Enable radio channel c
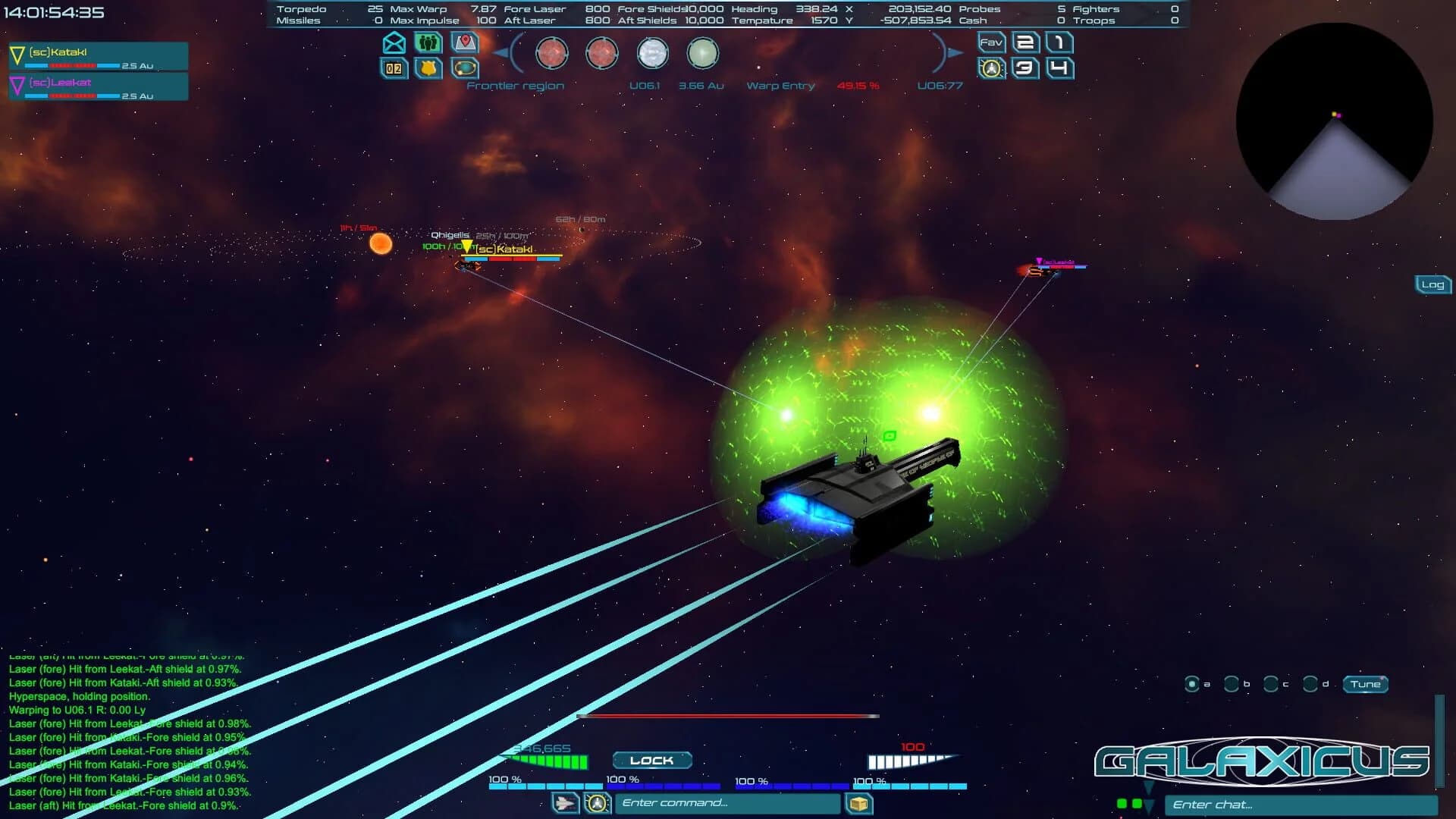1456x819 pixels. [x=1271, y=684]
